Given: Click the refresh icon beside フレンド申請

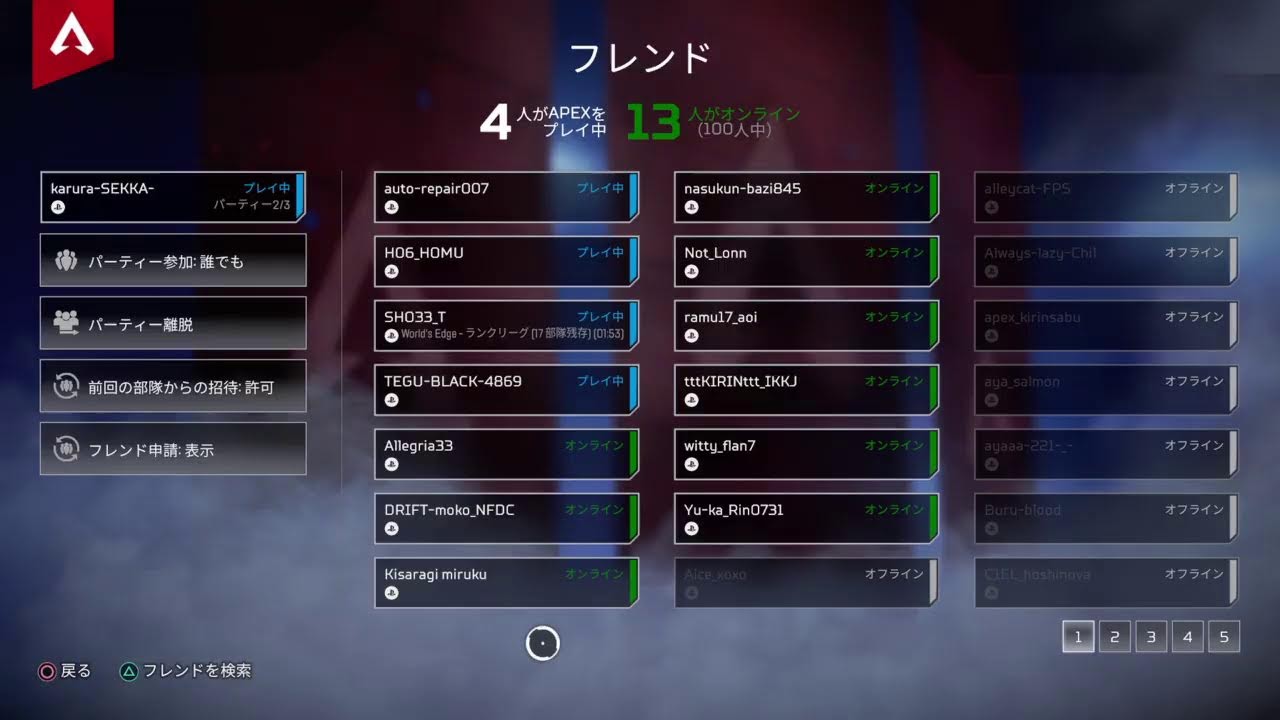Looking at the screenshot, I should [65, 449].
